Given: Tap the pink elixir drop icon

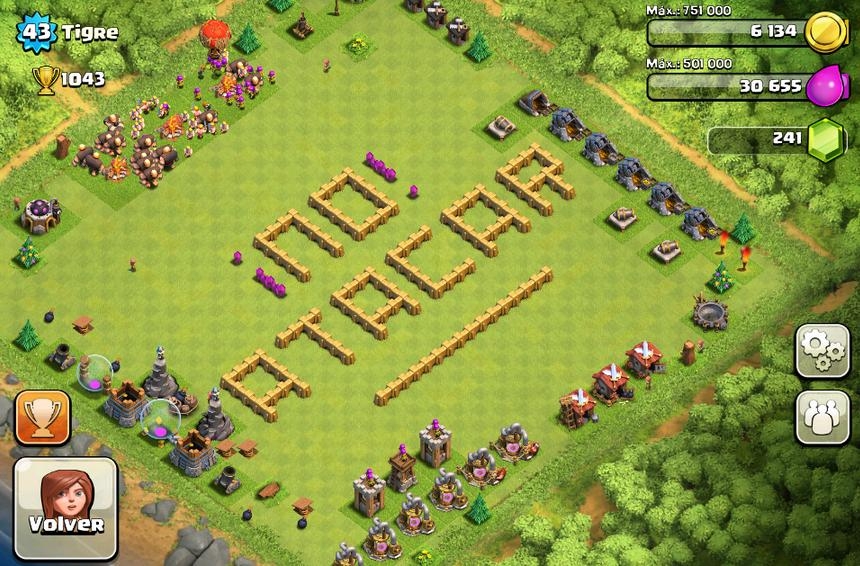Looking at the screenshot, I should point(825,84).
